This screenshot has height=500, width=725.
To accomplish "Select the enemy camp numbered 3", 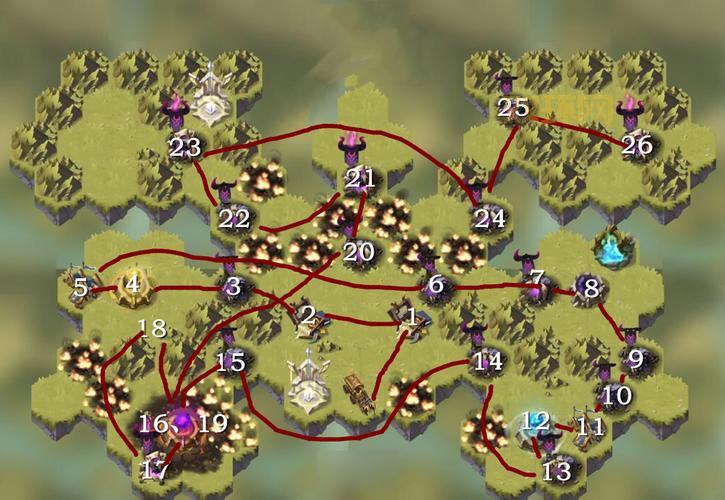I will click(x=234, y=287).
